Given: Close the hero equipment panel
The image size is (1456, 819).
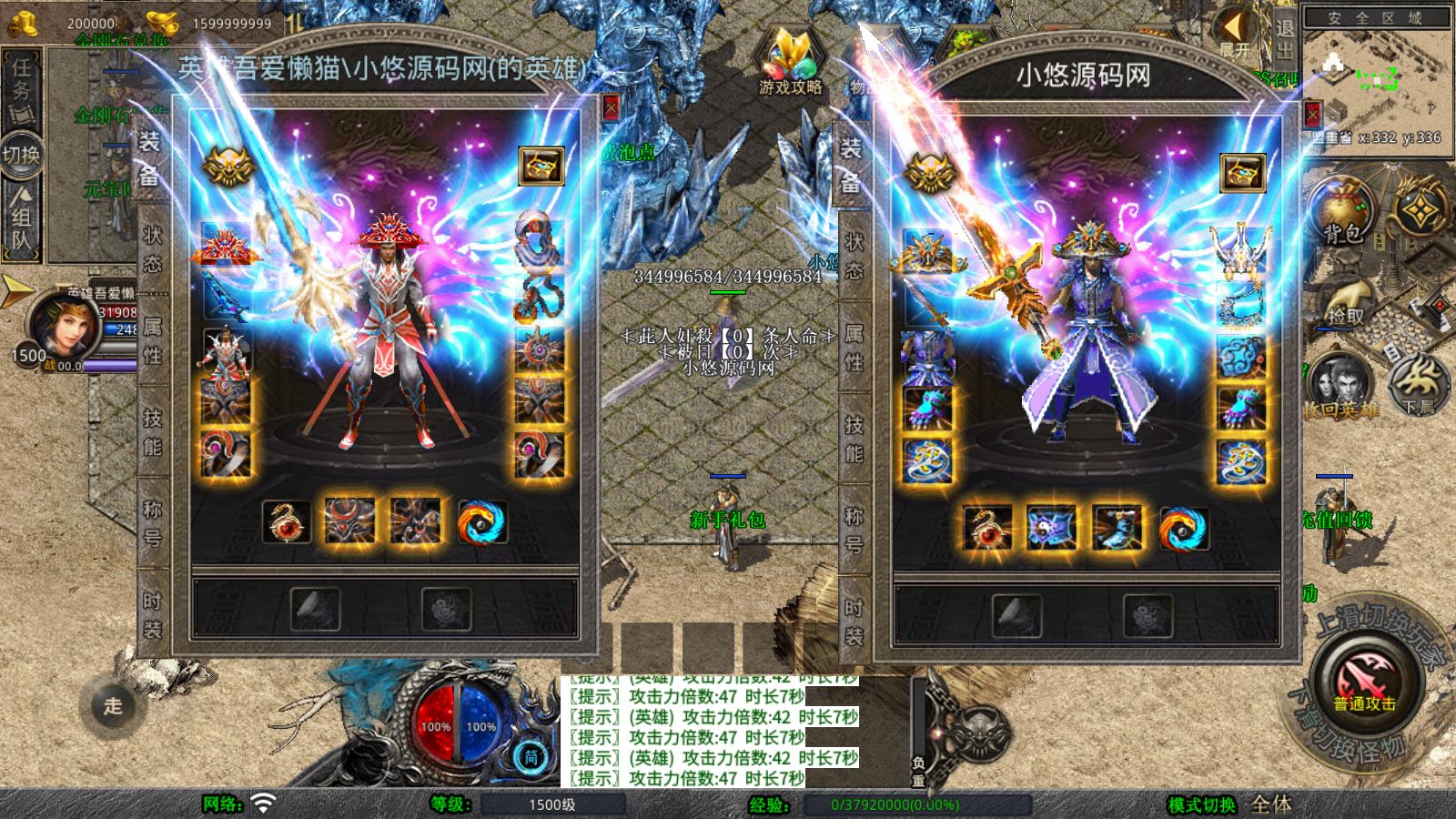Looking at the screenshot, I should [611, 109].
